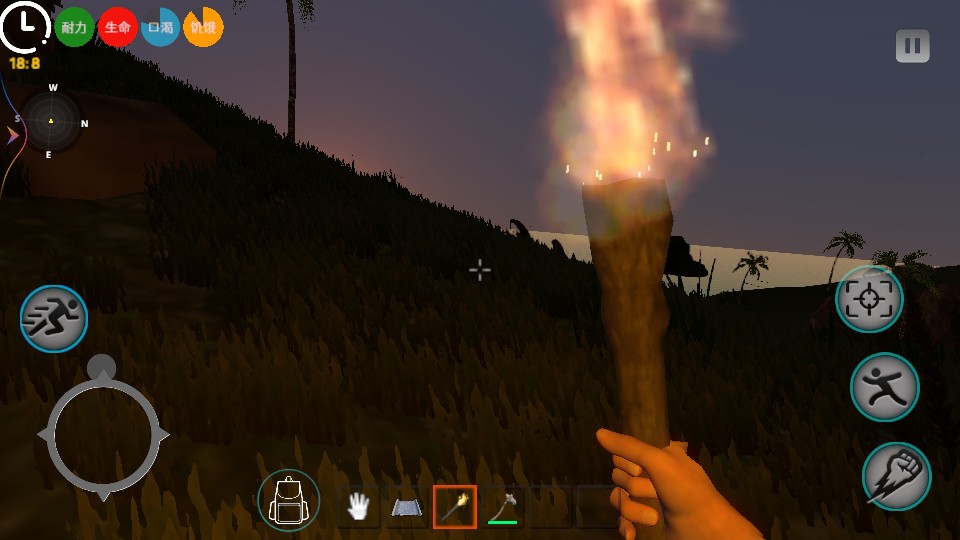Click the compass minimap

click(51, 122)
